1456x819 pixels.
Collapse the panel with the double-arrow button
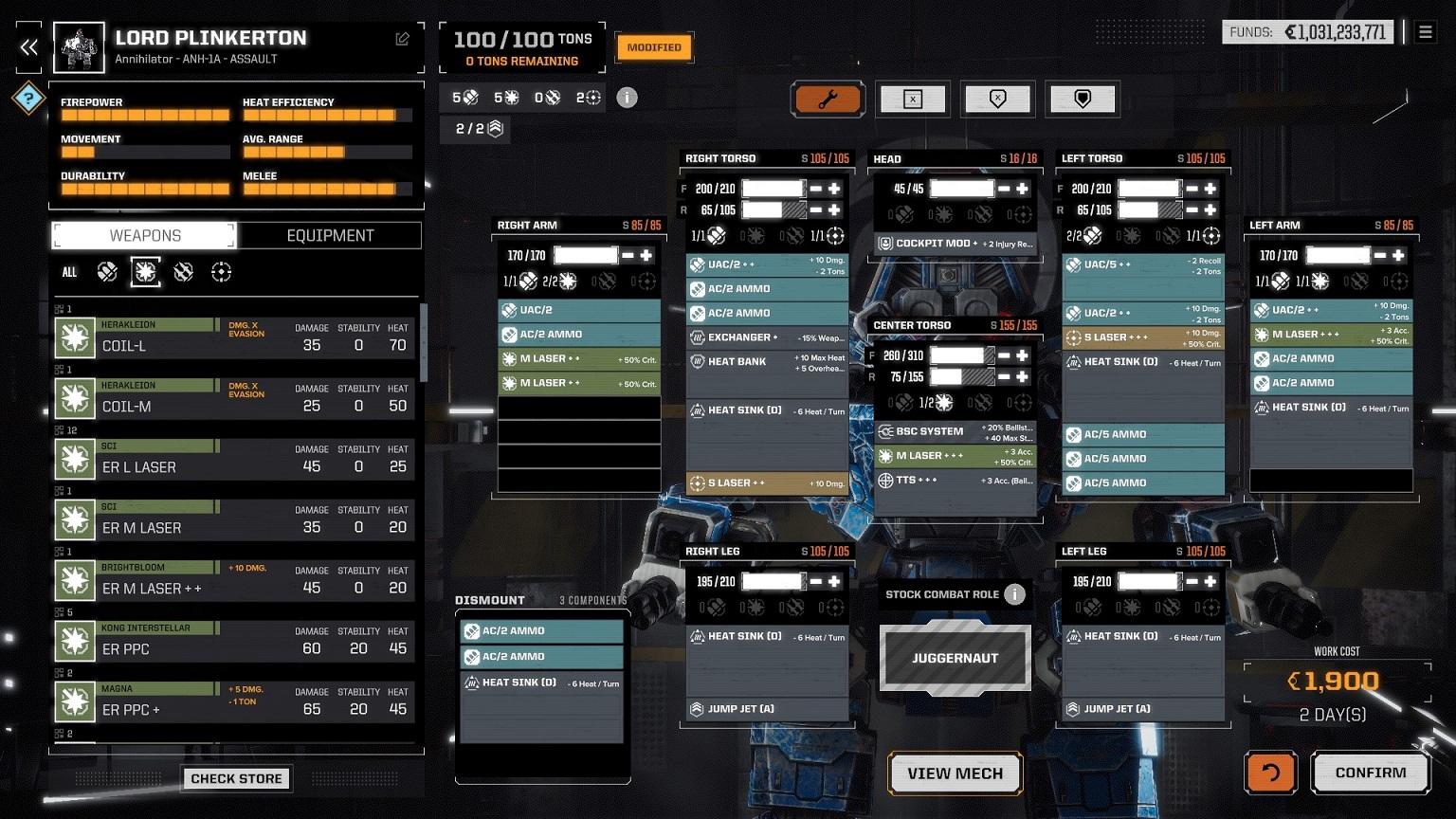tap(29, 47)
